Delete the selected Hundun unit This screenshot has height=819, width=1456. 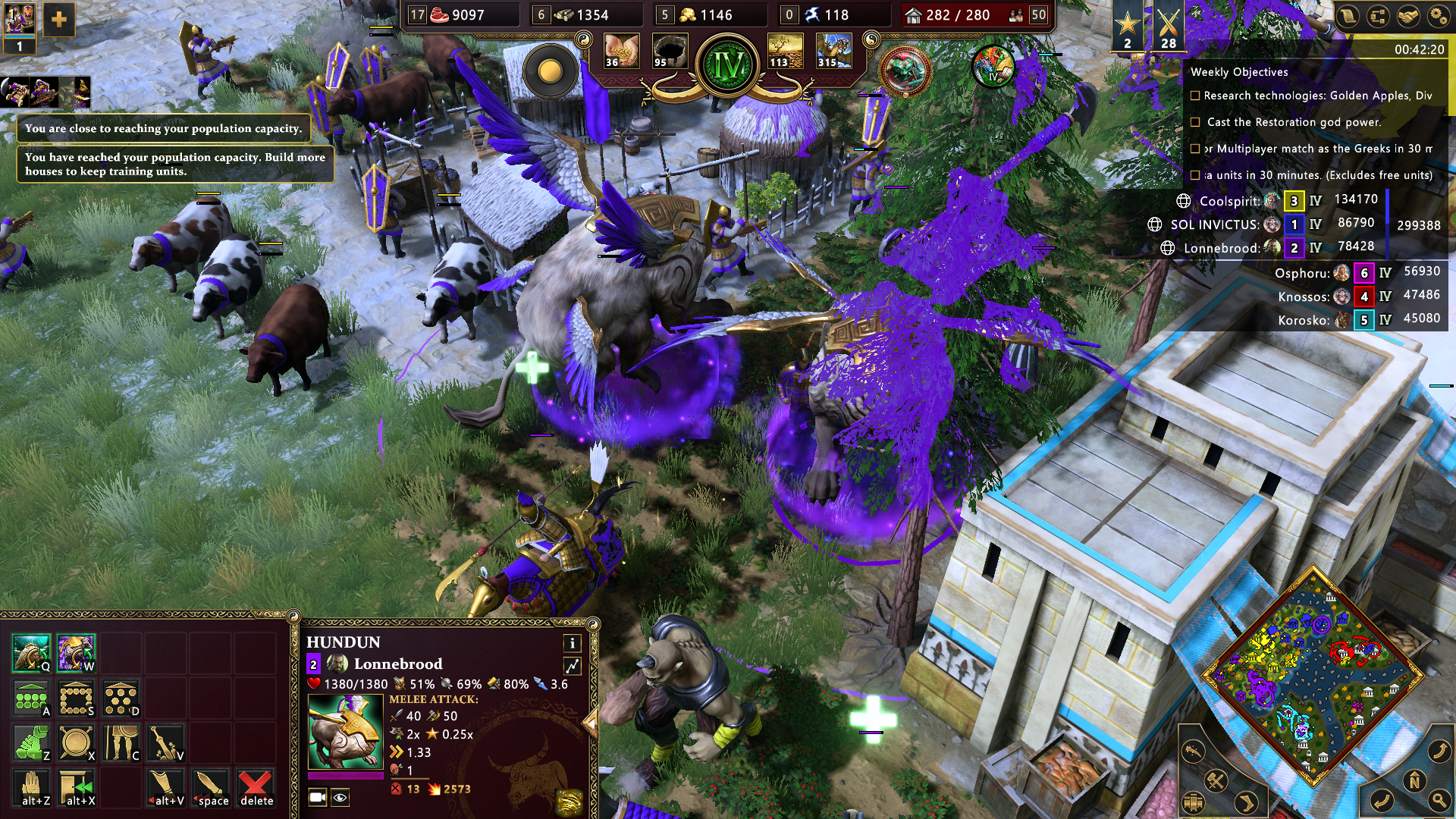[256, 788]
